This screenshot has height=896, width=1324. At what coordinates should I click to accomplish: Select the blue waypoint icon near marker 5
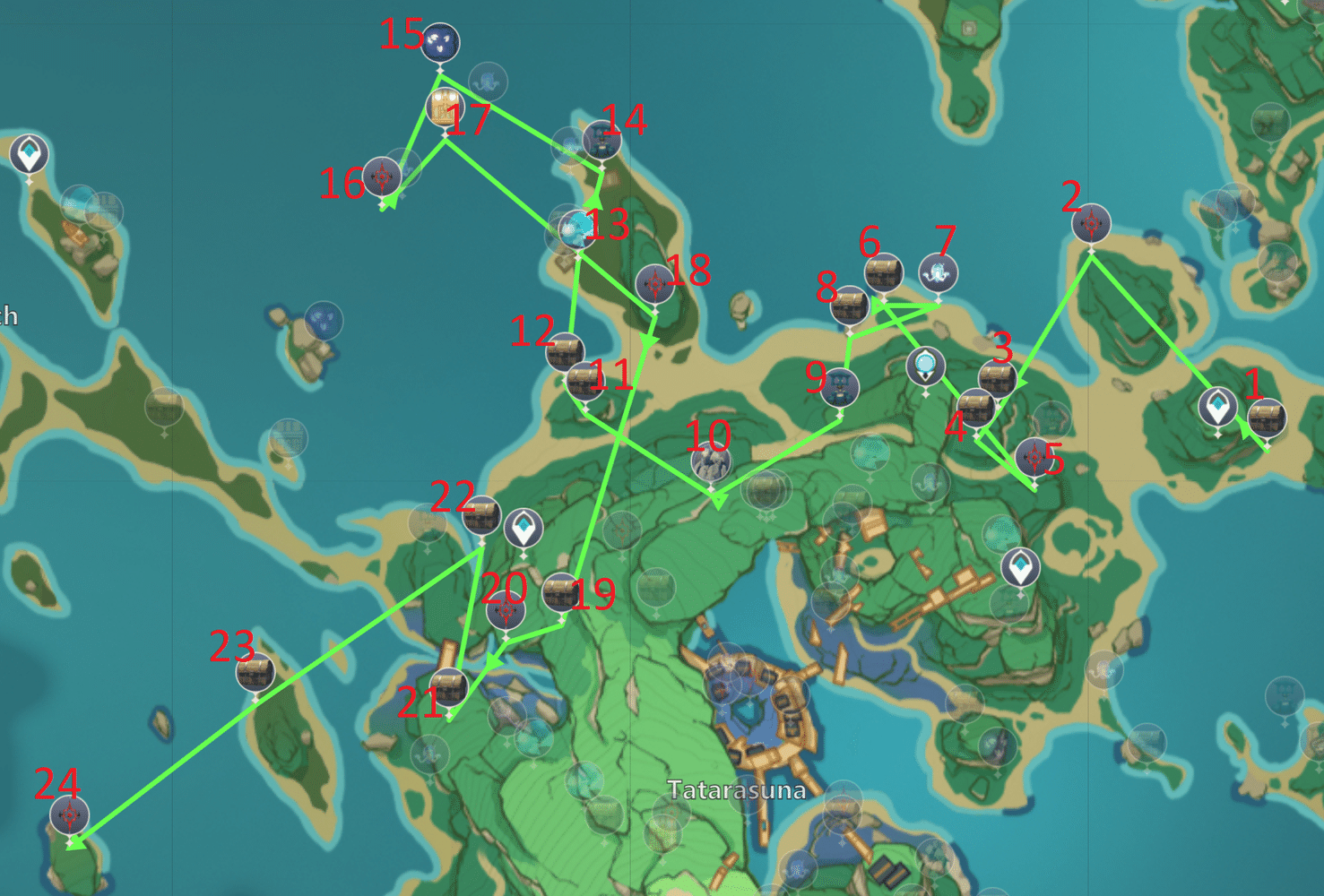1023,565
